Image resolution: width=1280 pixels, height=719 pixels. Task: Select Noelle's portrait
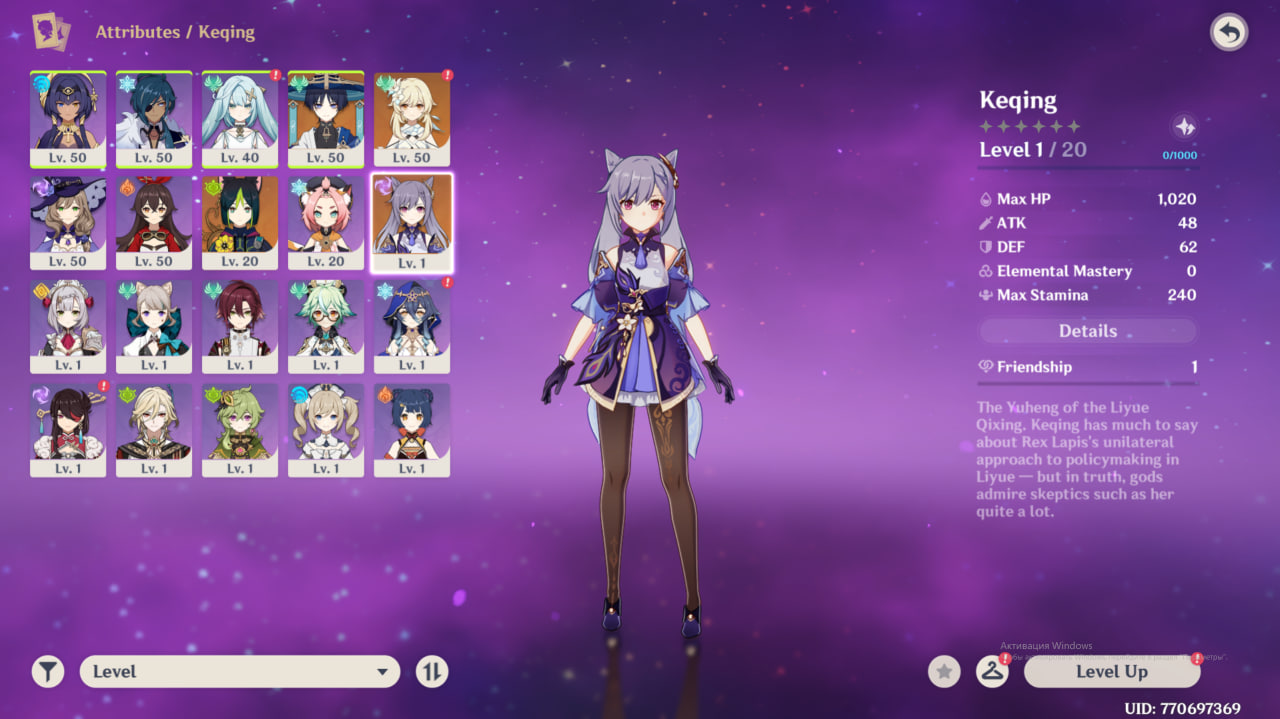(x=68, y=326)
